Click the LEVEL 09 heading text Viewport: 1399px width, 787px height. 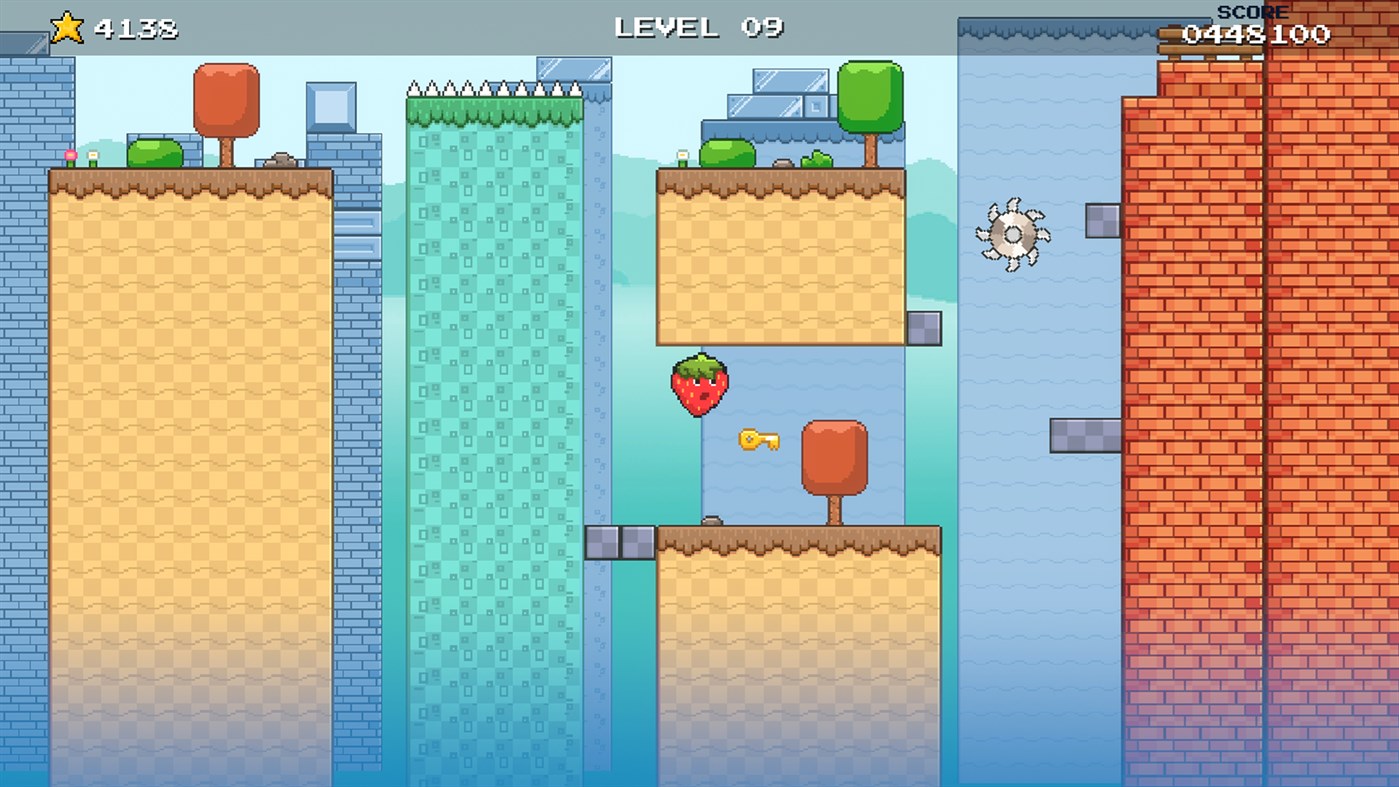tap(698, 28)
